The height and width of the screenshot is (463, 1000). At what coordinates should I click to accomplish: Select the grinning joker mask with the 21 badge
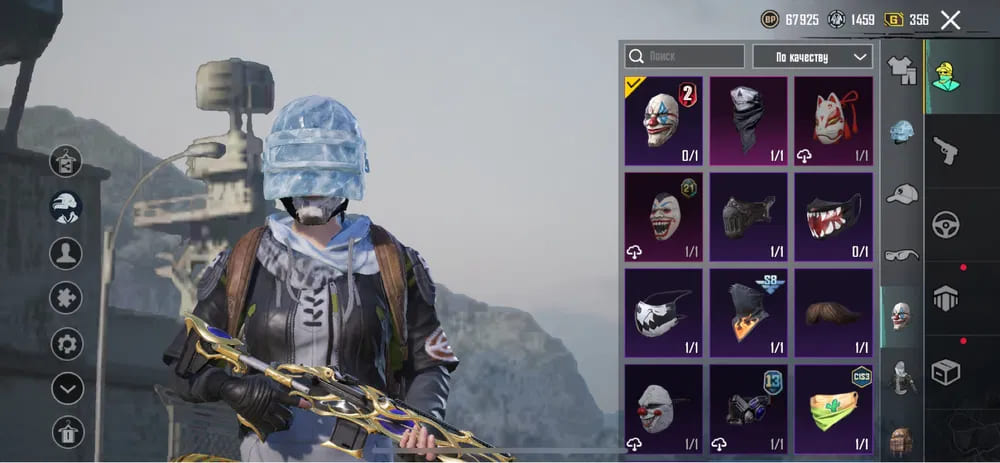pyautogui.click(x=664, y=217)
